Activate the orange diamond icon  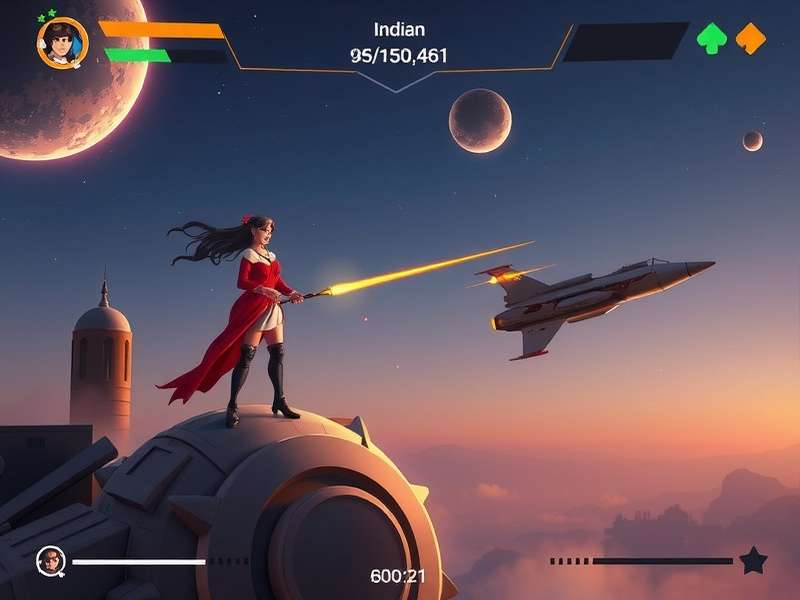point(751,39)
